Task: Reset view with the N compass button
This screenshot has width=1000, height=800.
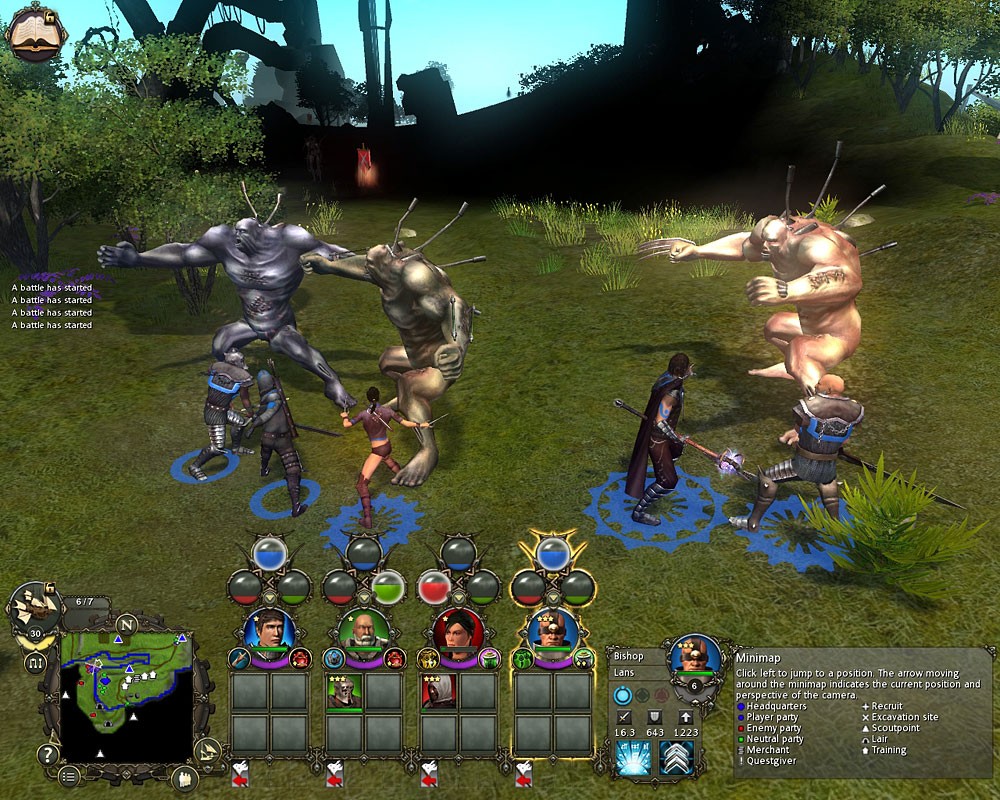Action: coord(128,622)
